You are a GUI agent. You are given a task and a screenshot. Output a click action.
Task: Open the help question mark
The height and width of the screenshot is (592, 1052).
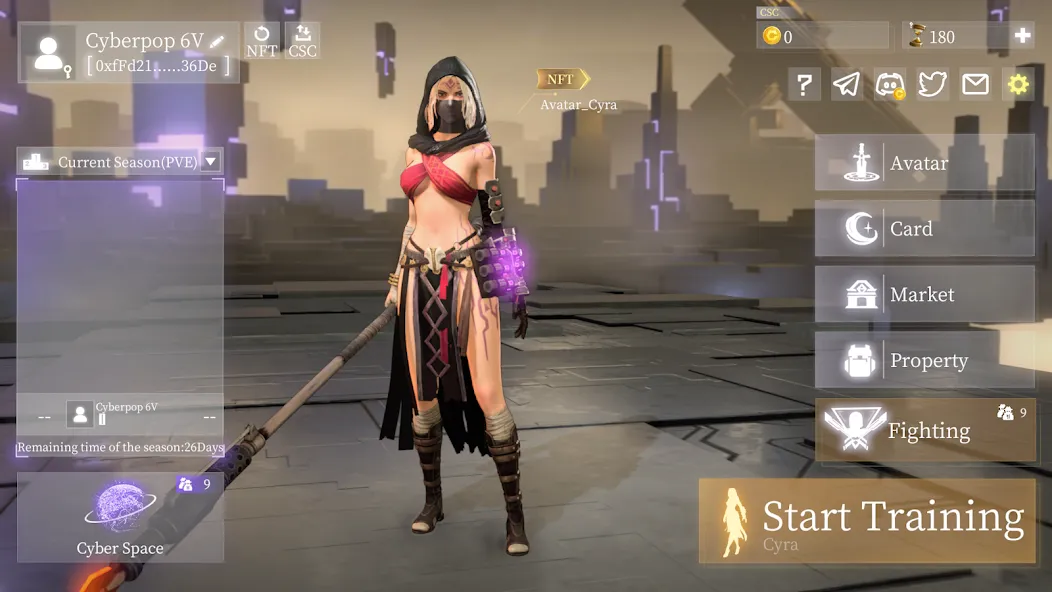804,84
